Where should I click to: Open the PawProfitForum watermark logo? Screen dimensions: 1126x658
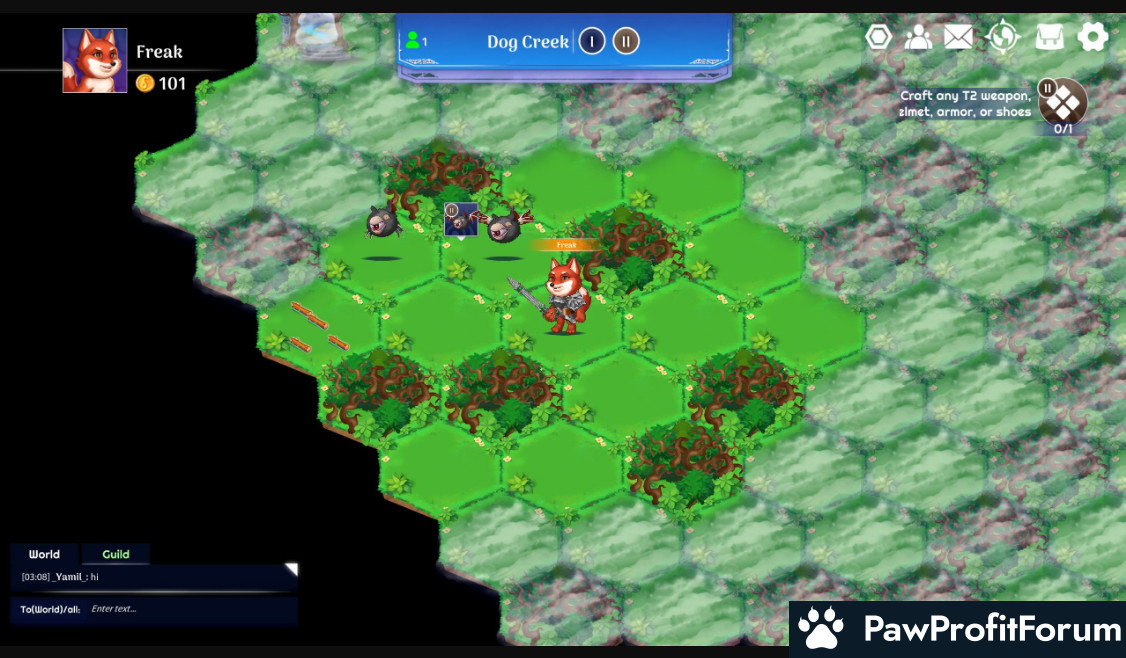click(x=957, y=629)
